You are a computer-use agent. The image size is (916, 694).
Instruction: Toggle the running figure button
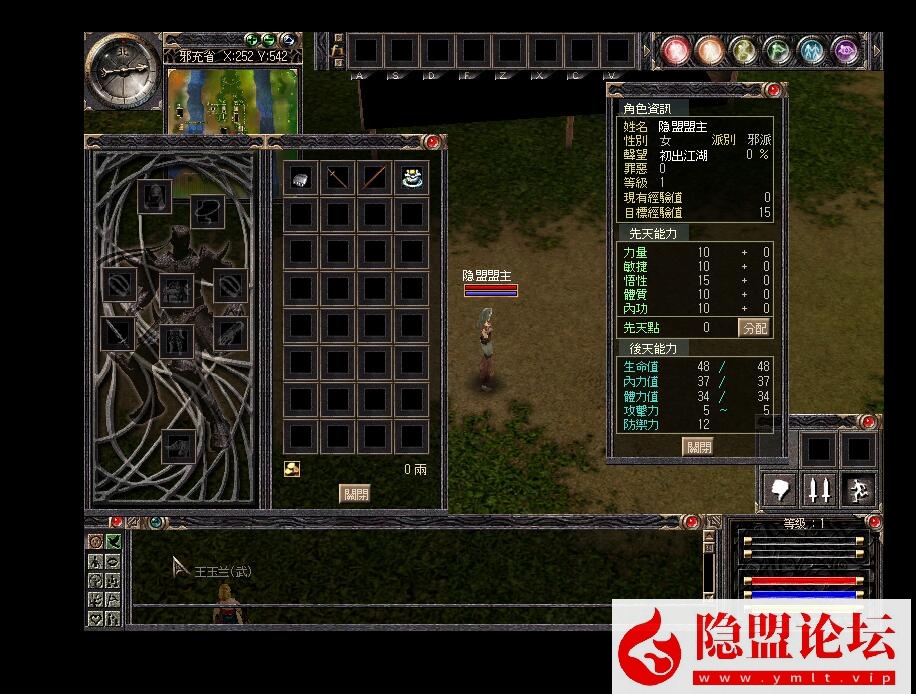(x=858, y=489)
